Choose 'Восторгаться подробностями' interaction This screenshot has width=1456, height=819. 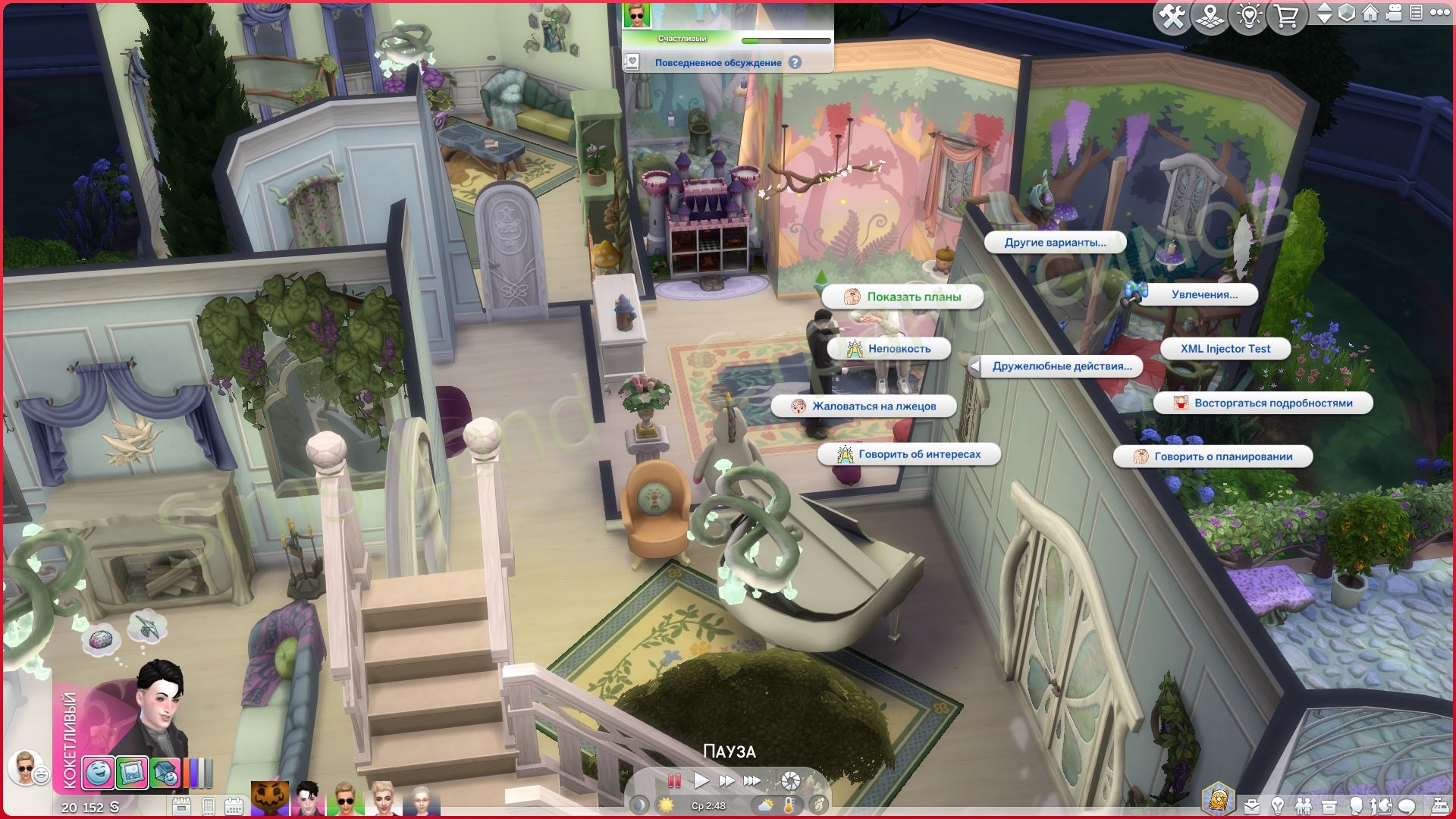(1263, 403)
